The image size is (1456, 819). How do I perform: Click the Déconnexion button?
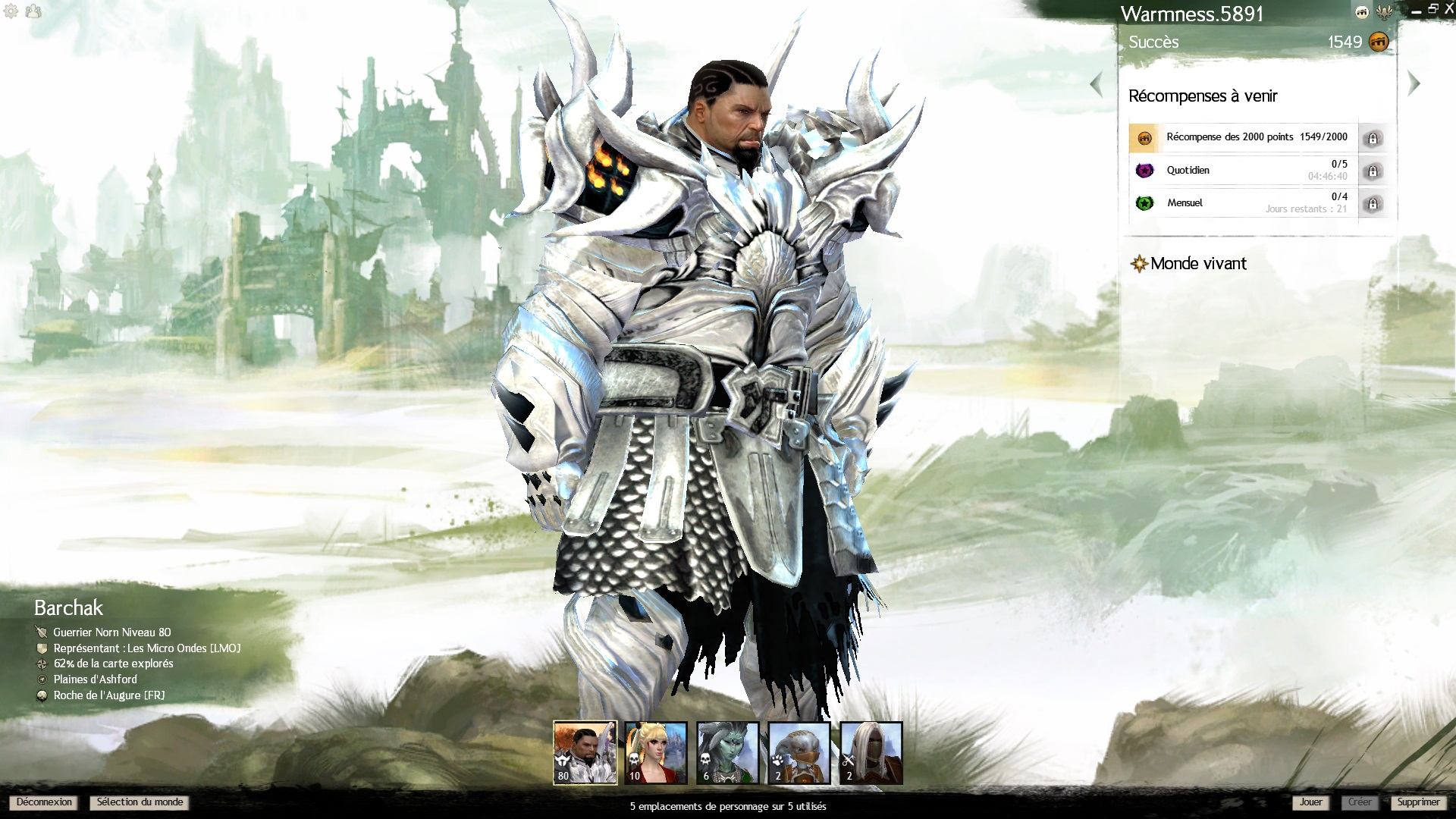coord(44,802)
